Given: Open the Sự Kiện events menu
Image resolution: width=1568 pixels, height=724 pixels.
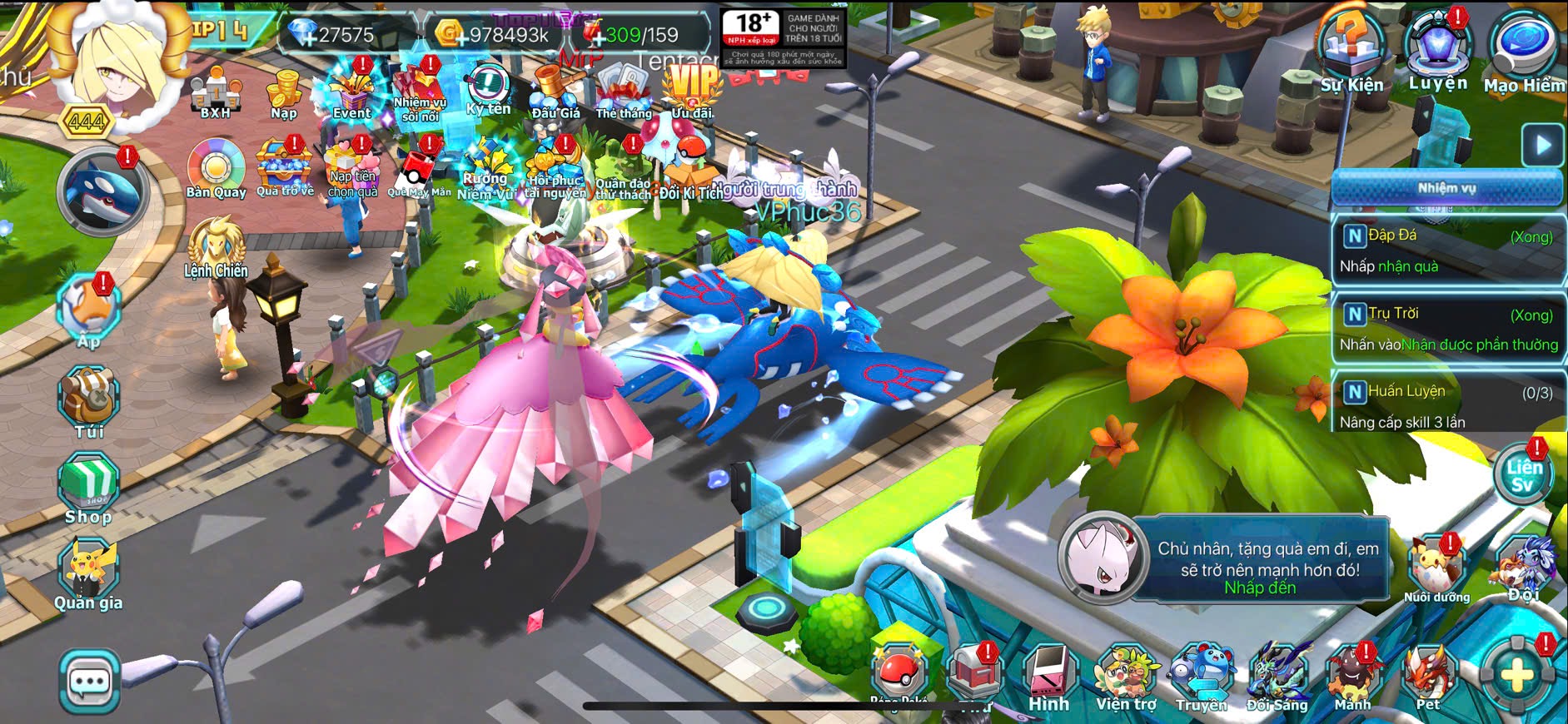Looking at the screenshot, I should click(x=1351, y=52).
